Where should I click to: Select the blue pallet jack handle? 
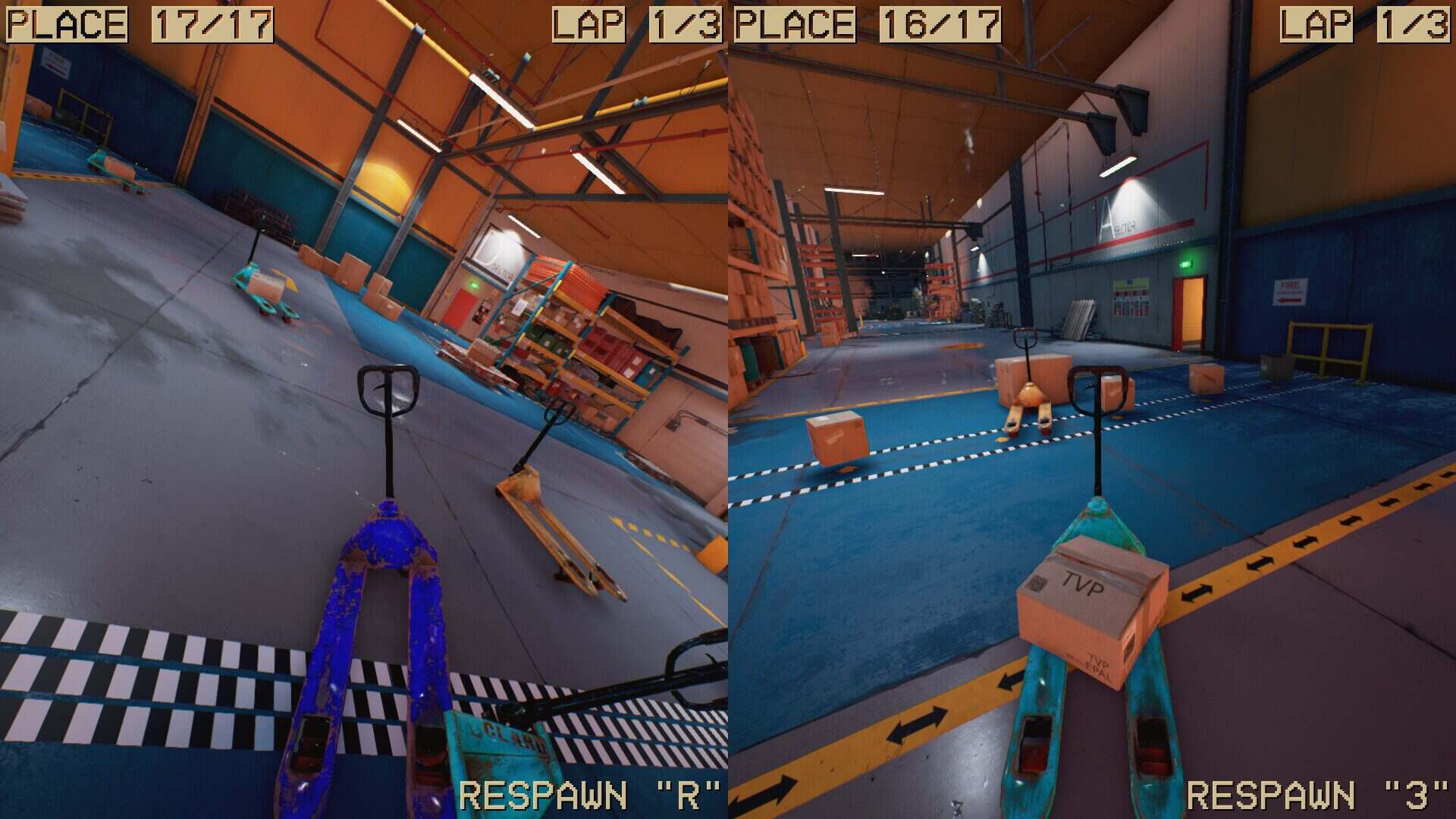(x=387, y=387)
